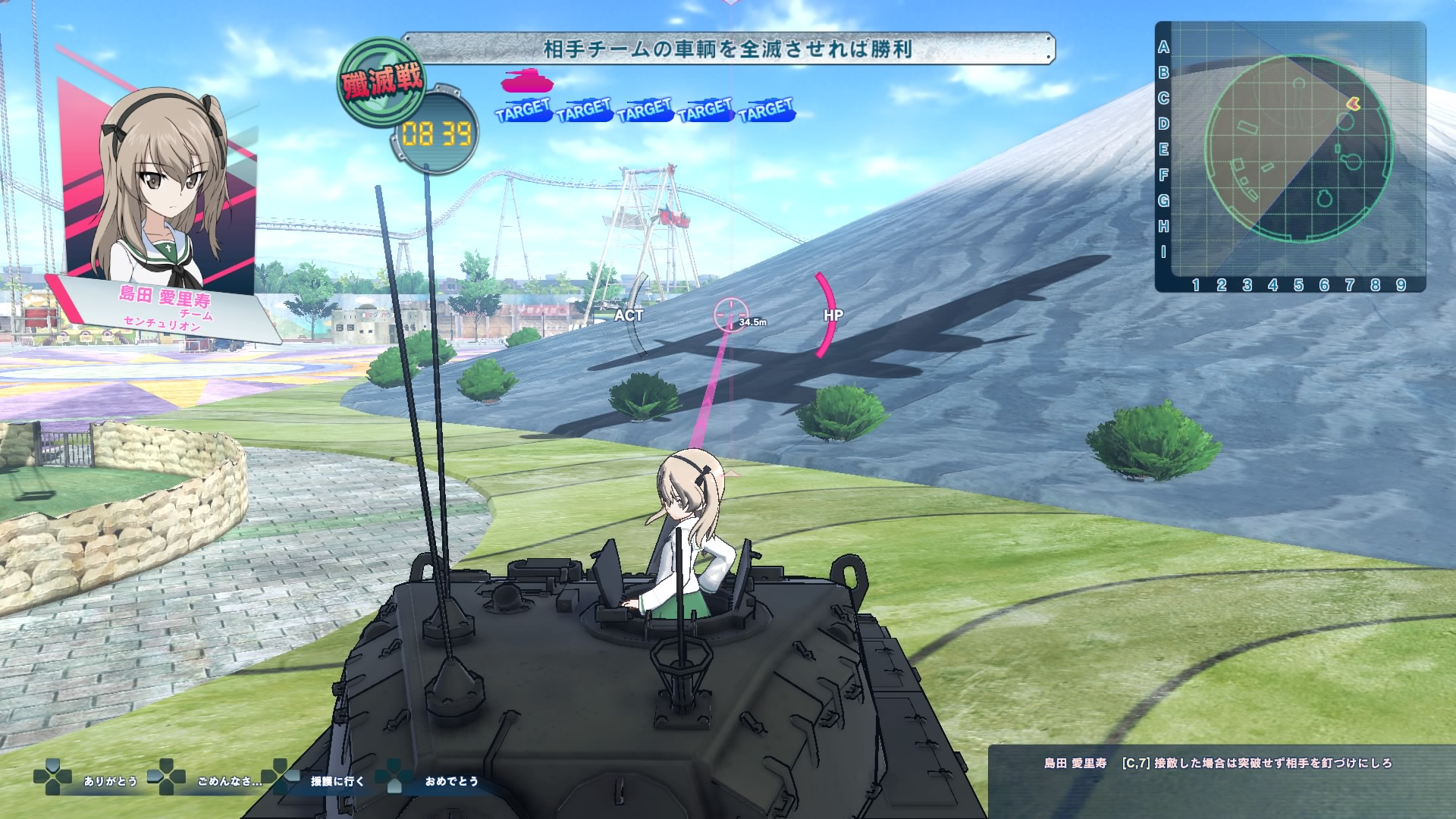Select the yellow player marker on the minimap
This screenshot has height=819, width=1456.
tap(1353, 103)
